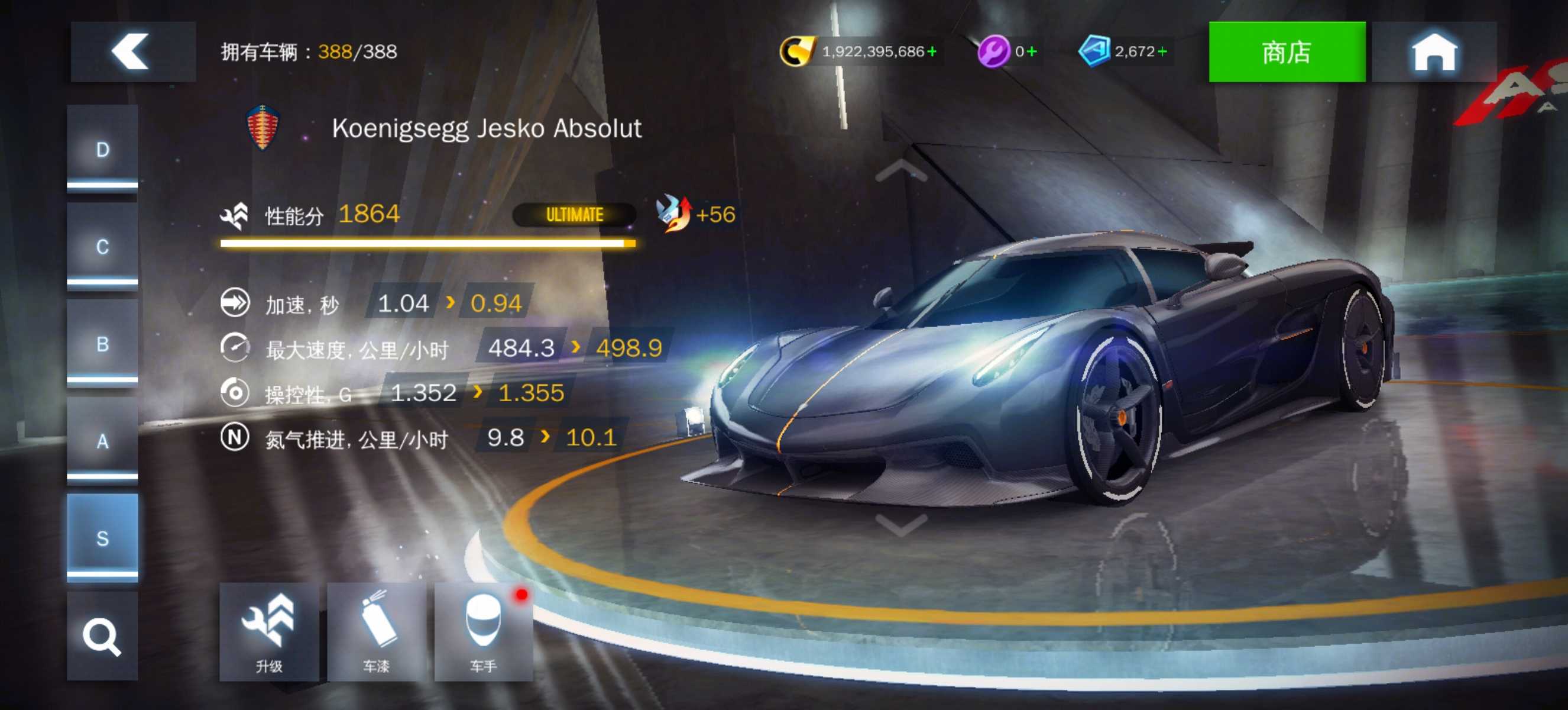Add more purple wrench tokens
1568x710 pixels.
(x=1031, y=51)
